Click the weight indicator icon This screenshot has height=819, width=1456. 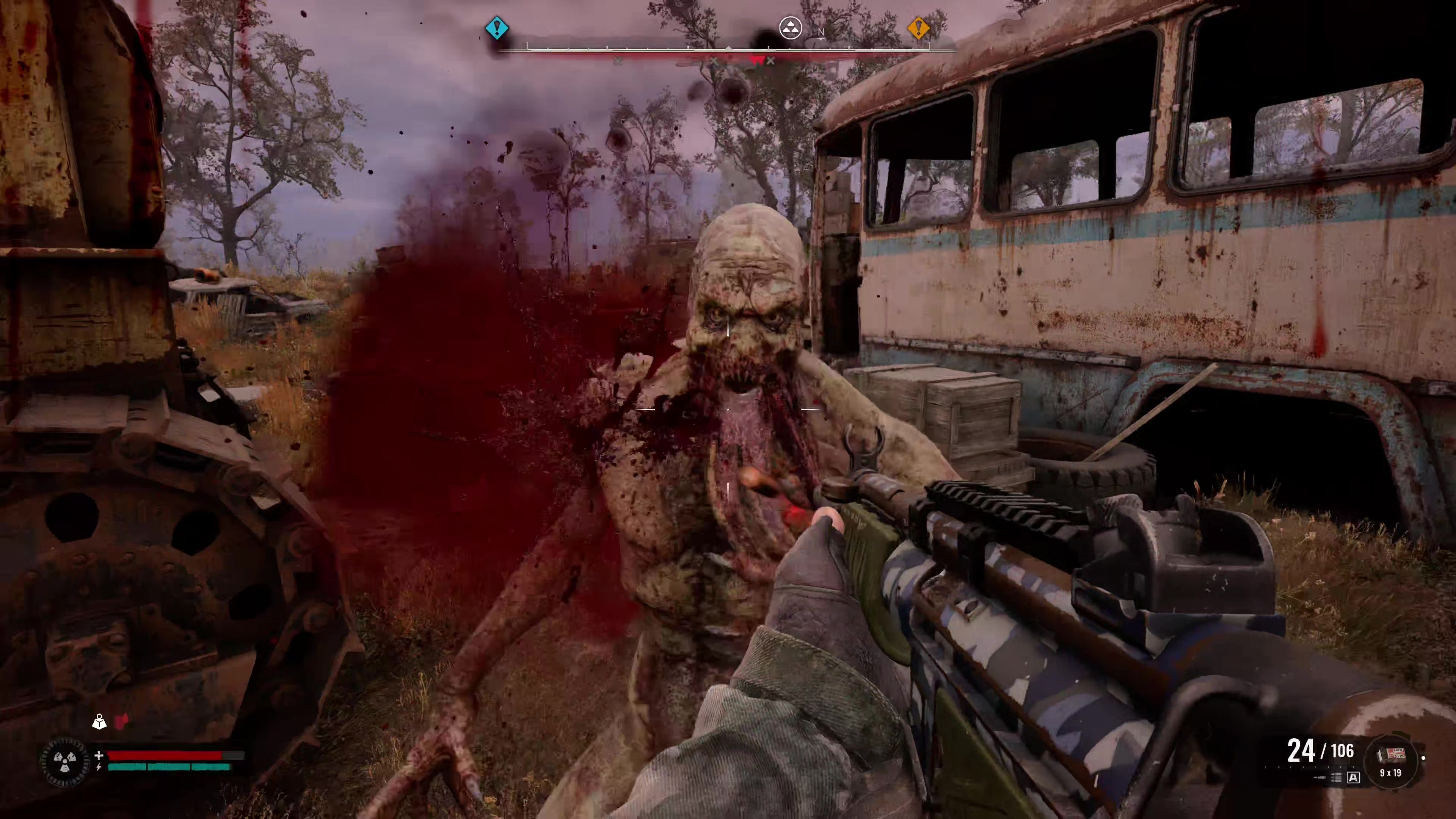coord(99,722)
